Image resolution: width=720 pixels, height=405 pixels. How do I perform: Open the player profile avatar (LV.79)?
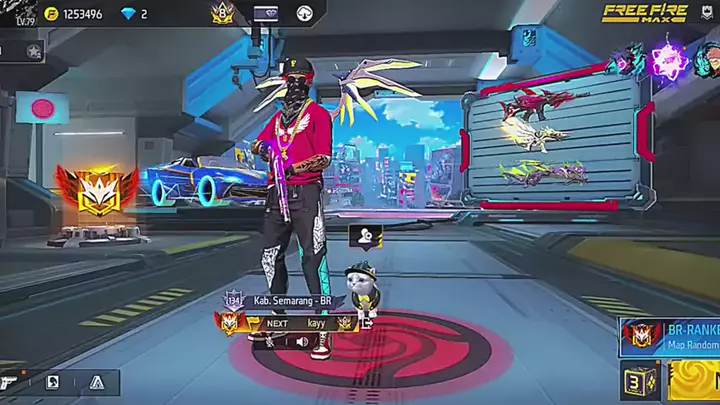tap(20, 14)
